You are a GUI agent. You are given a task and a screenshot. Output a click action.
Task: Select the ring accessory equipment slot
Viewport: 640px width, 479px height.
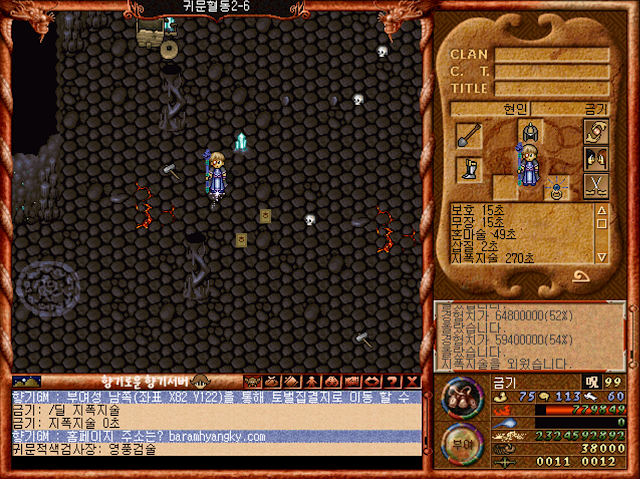(x=555, y=186)
